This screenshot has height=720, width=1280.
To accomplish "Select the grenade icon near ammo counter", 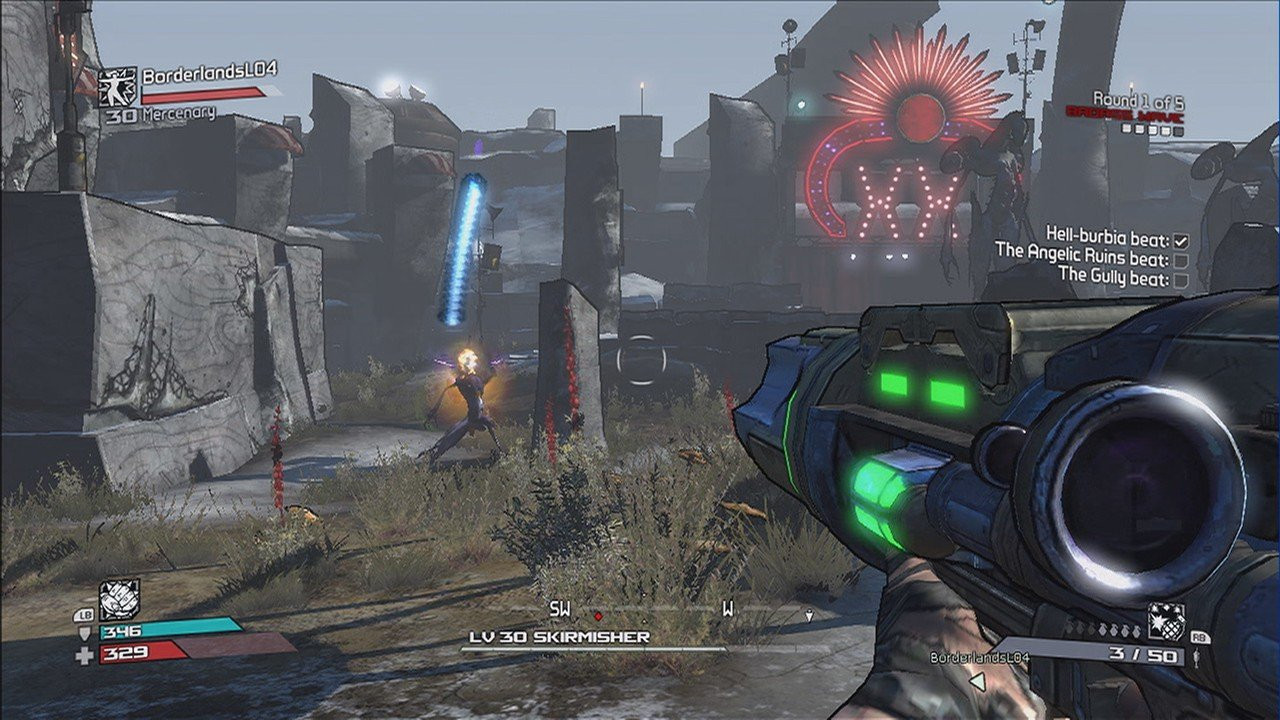I will coord(1165,621).
